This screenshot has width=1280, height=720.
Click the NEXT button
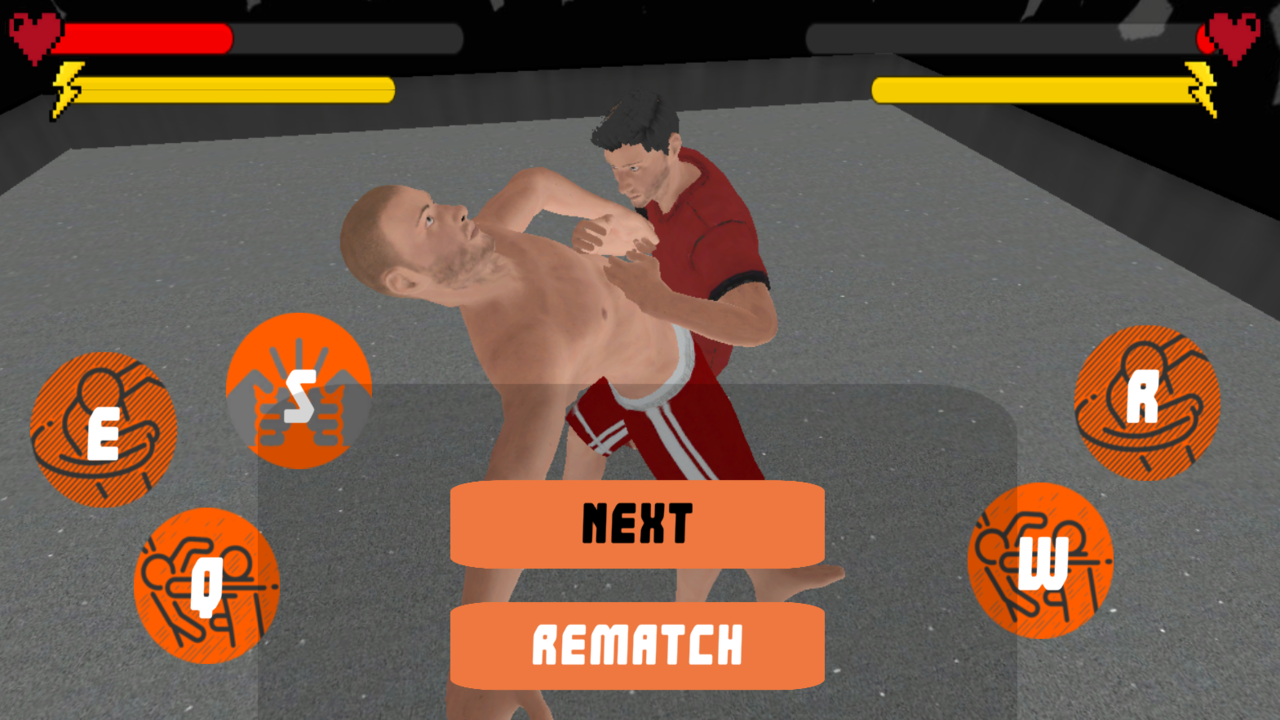point(637,523)
